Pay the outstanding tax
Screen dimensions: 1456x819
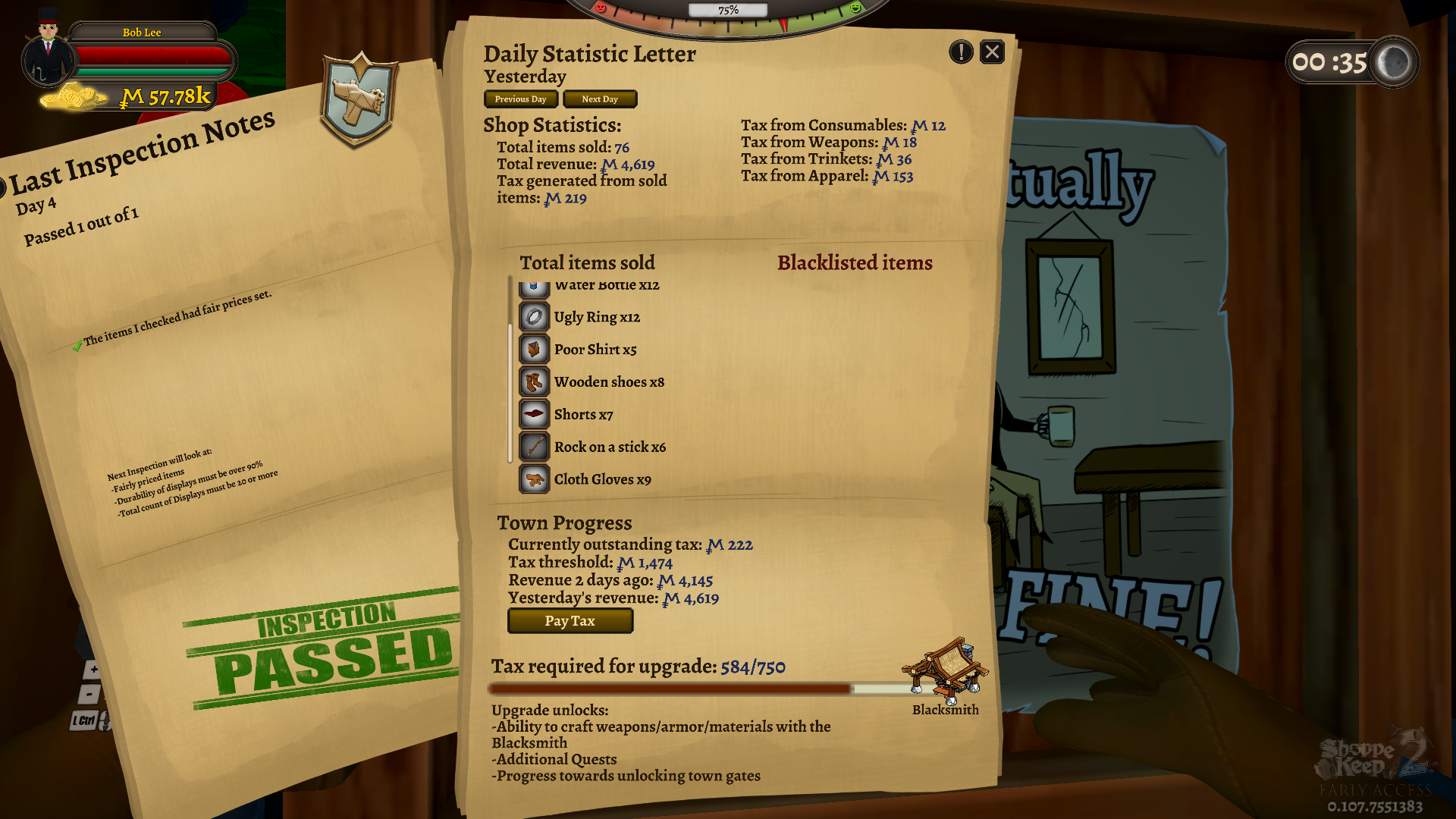(x=570, y=621)
